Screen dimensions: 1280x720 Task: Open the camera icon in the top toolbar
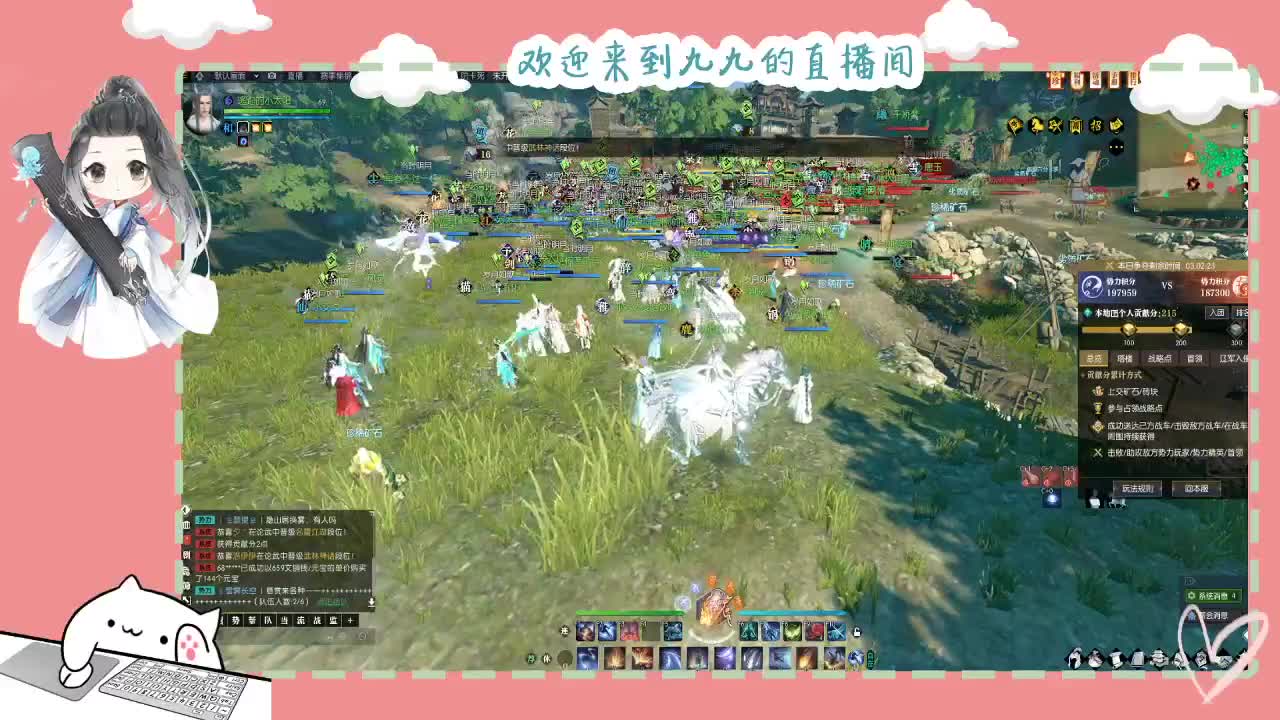[271, 76]
